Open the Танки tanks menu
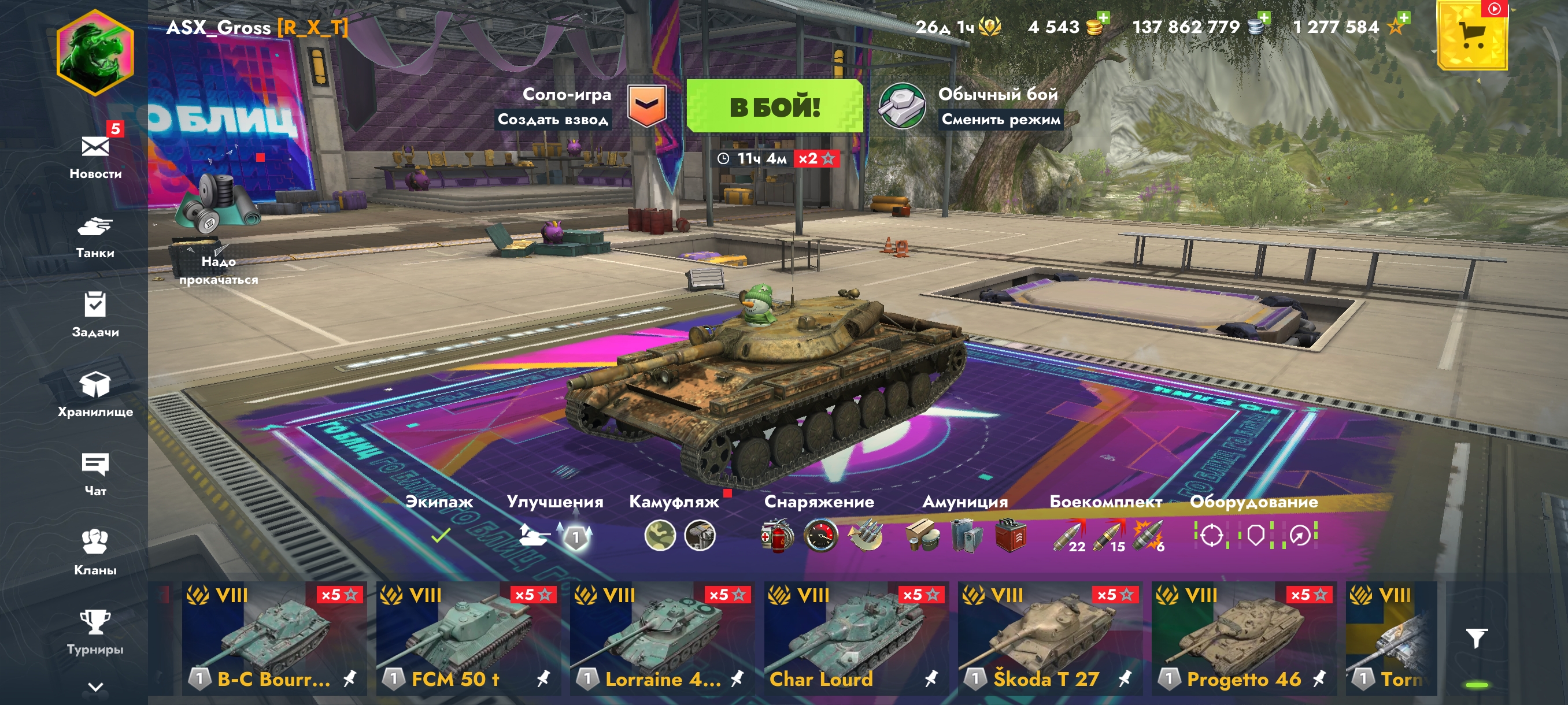The image size is (1568, 705). [95, 236]
